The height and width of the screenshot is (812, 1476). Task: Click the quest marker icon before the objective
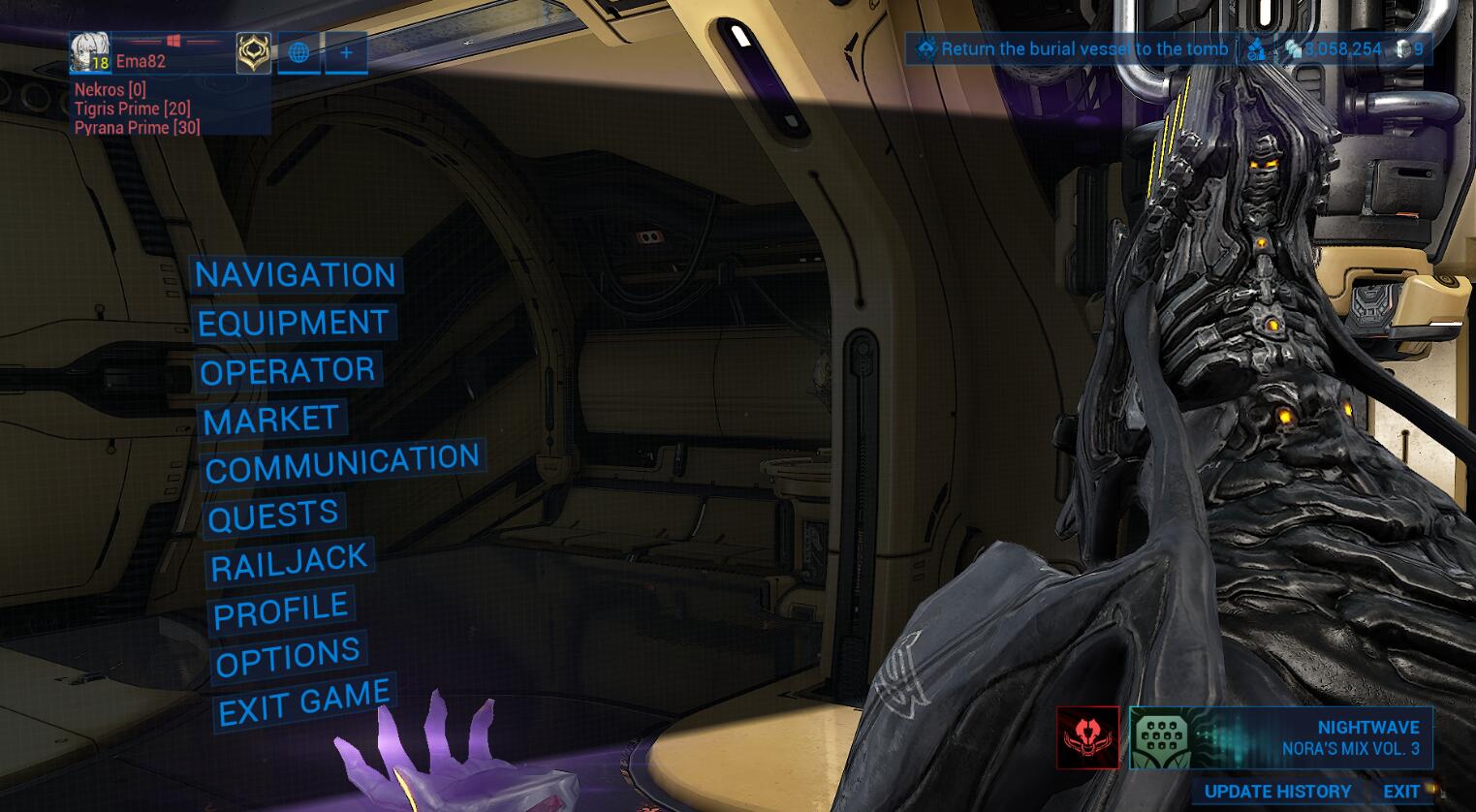point(927,48)
